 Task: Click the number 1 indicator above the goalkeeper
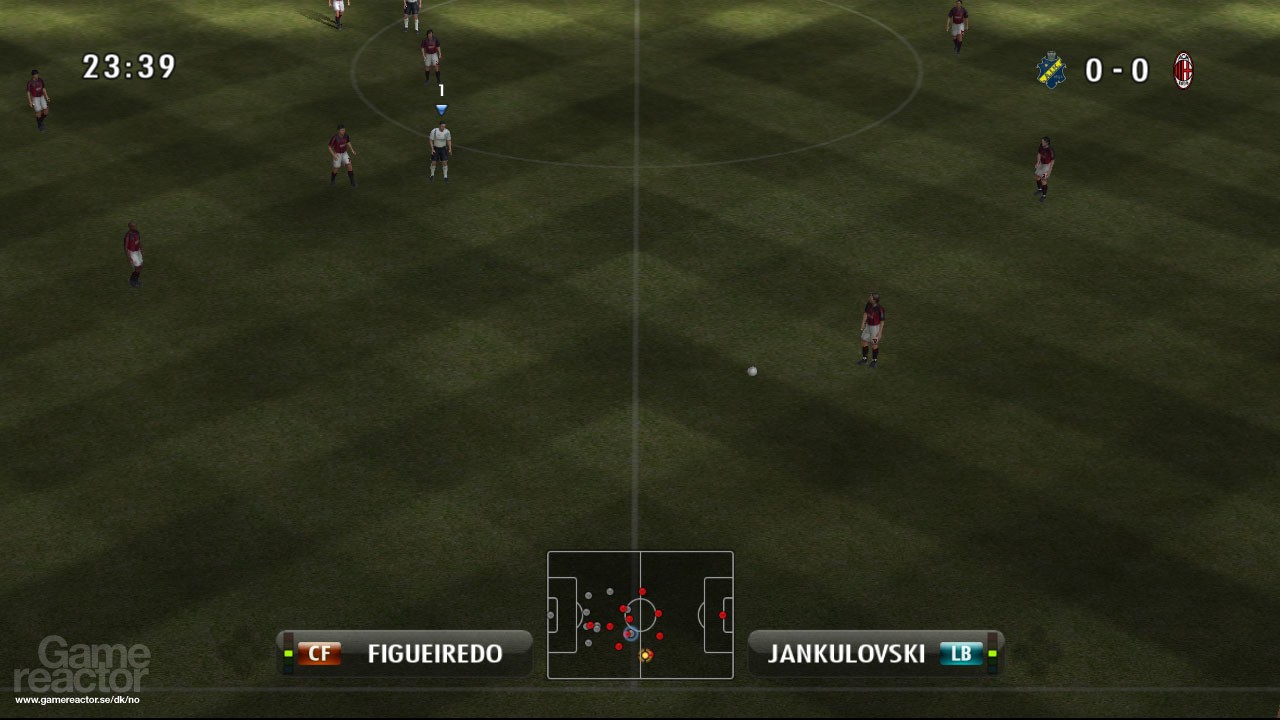point(440,90)
